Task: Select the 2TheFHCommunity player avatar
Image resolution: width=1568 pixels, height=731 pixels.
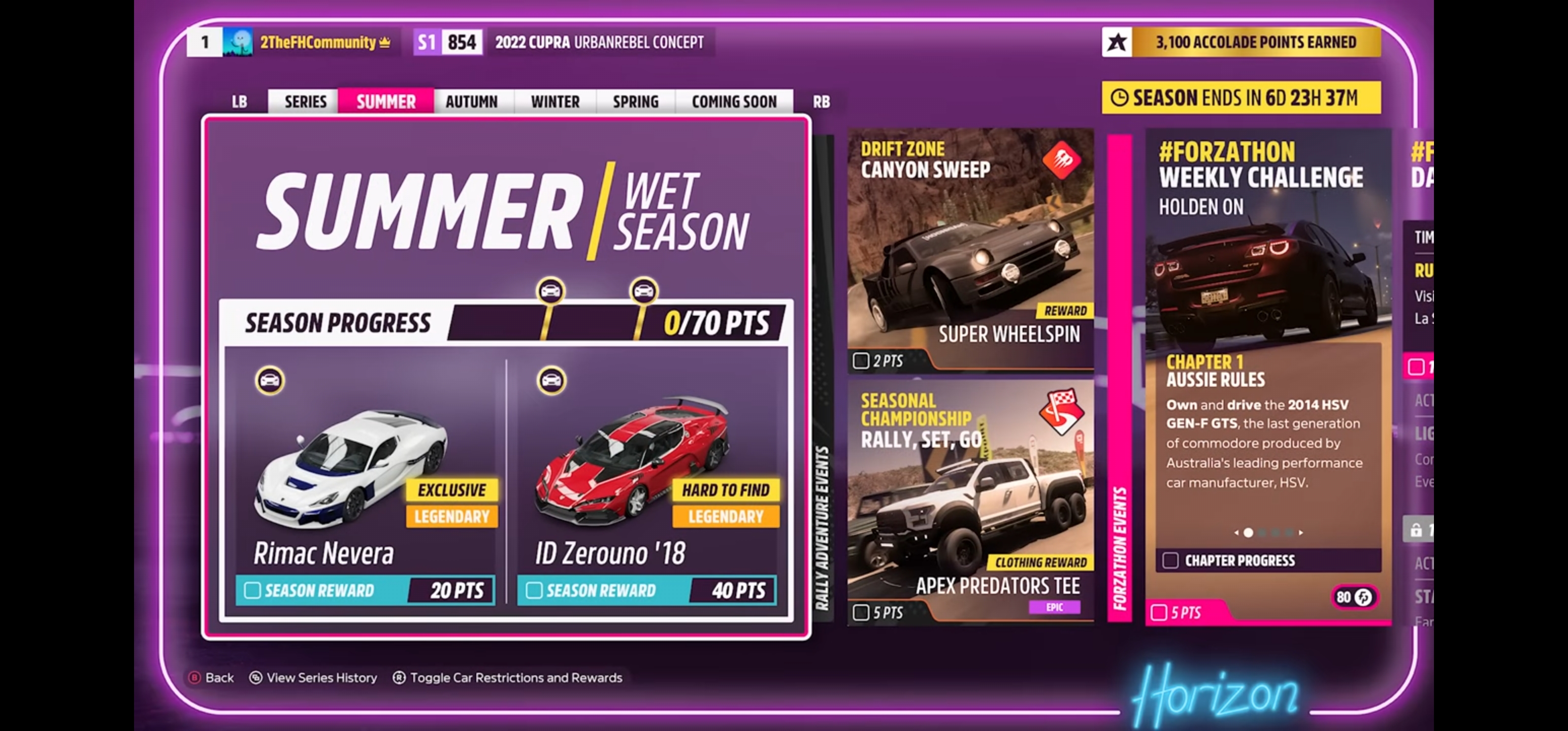Action: pos(239,42)
